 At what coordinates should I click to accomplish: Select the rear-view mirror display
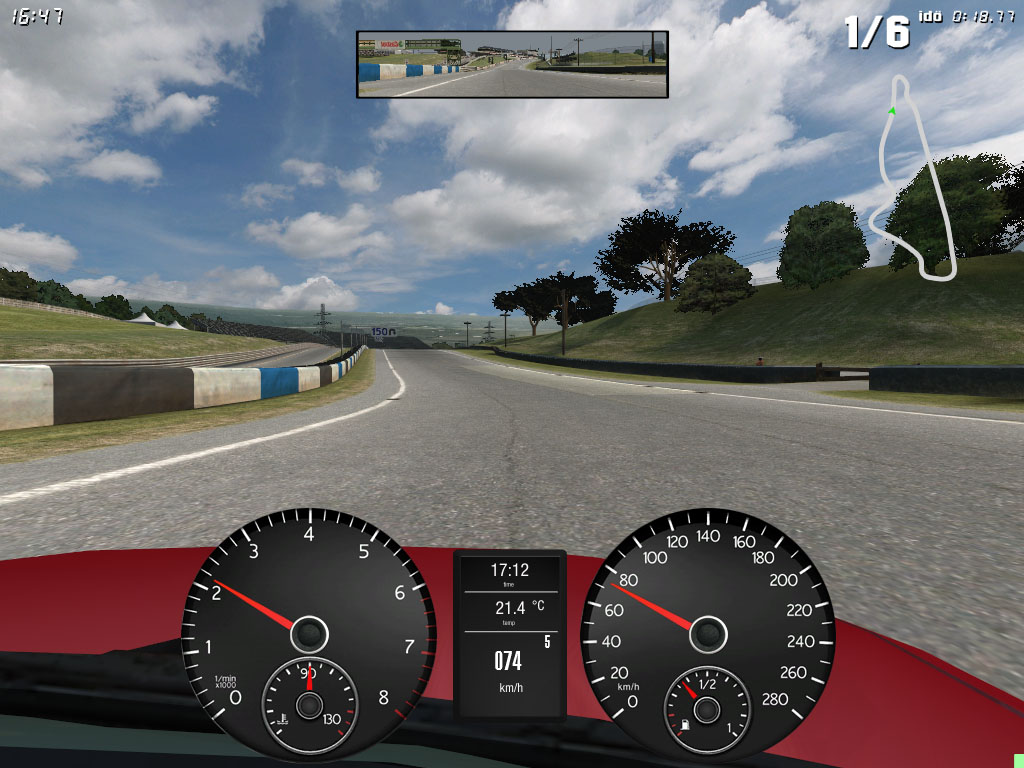tap(512, 64)
